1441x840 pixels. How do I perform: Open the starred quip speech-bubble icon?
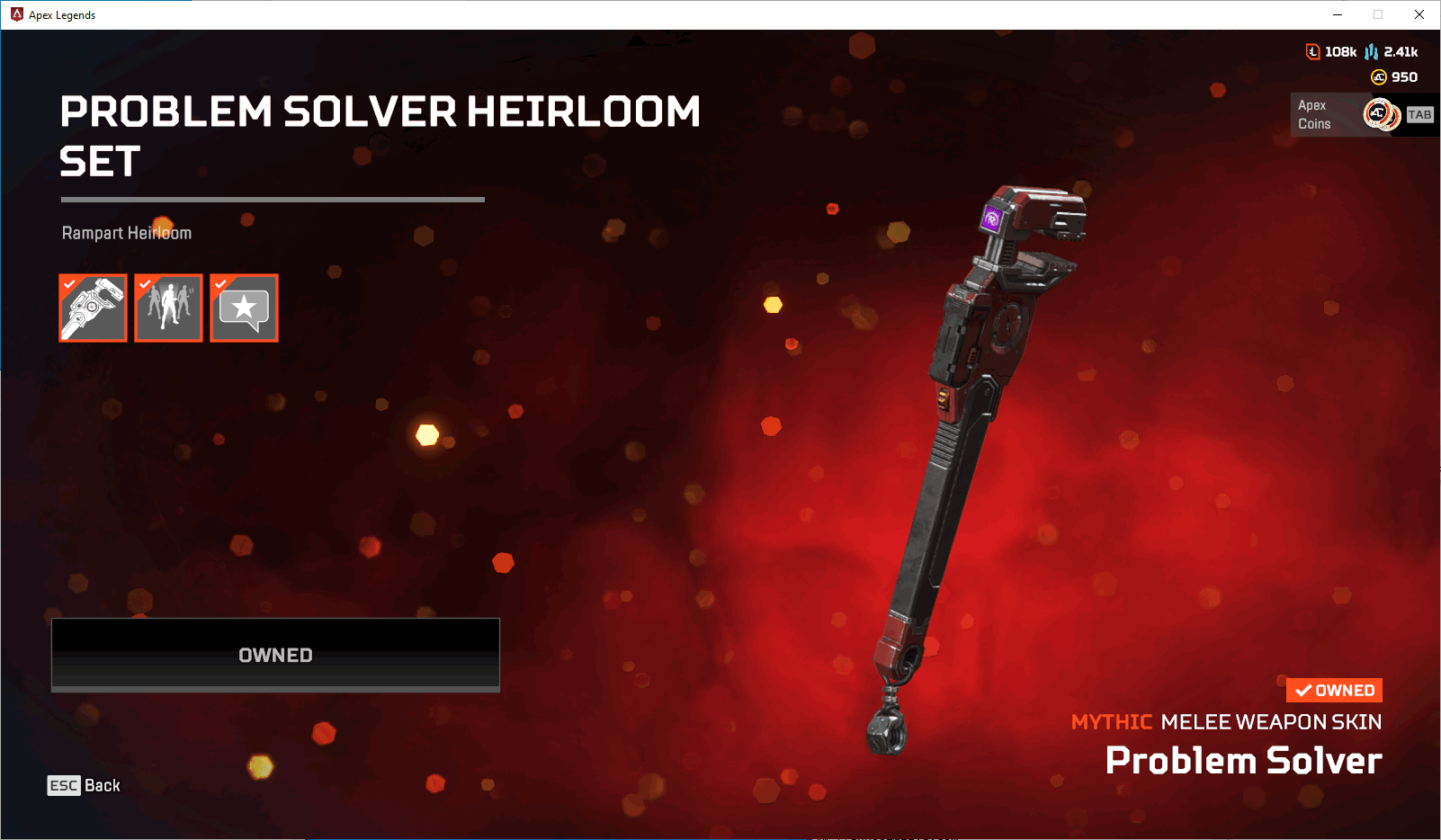[244, 308]
